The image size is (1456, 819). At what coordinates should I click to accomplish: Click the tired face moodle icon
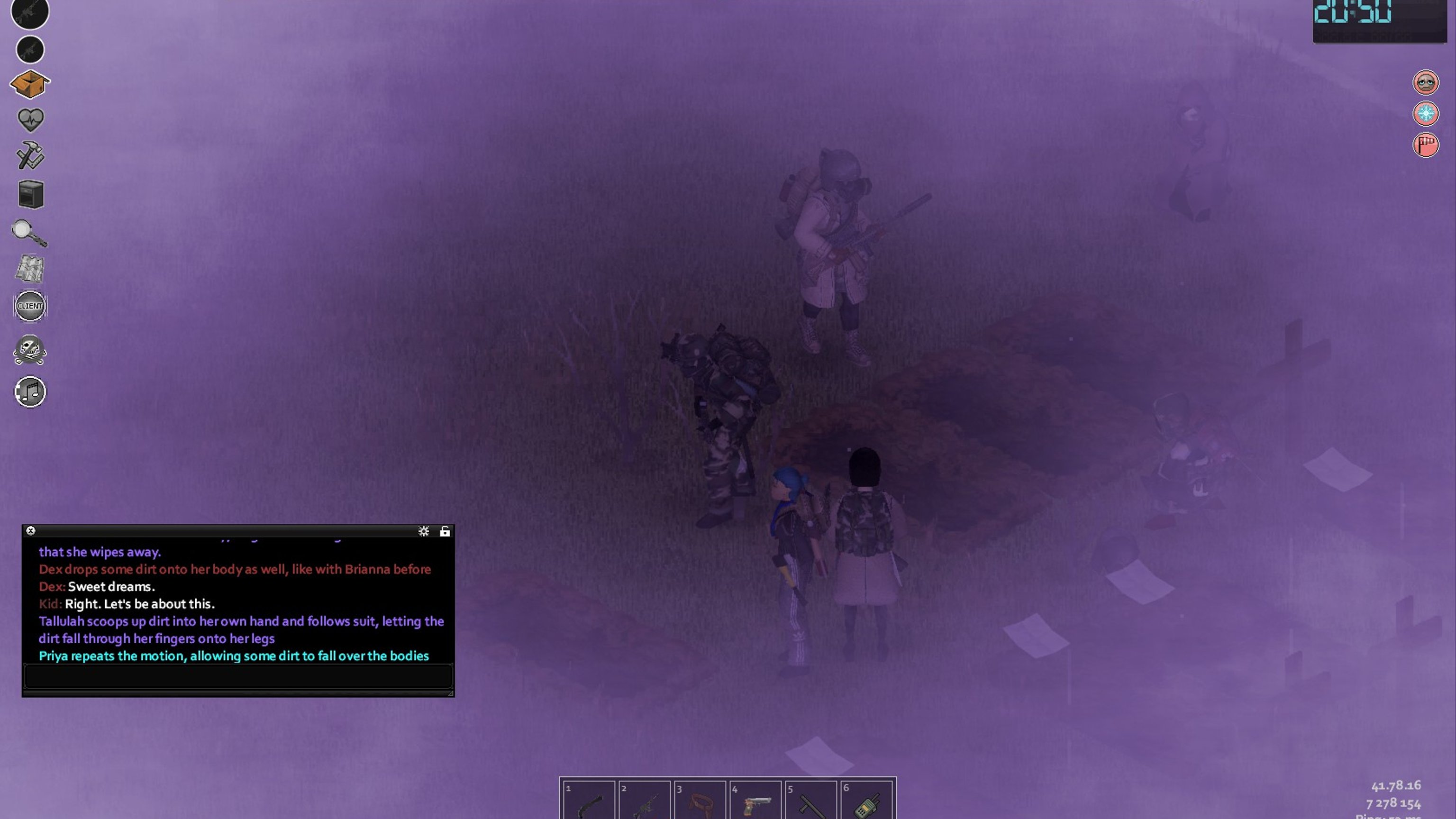1426,83
